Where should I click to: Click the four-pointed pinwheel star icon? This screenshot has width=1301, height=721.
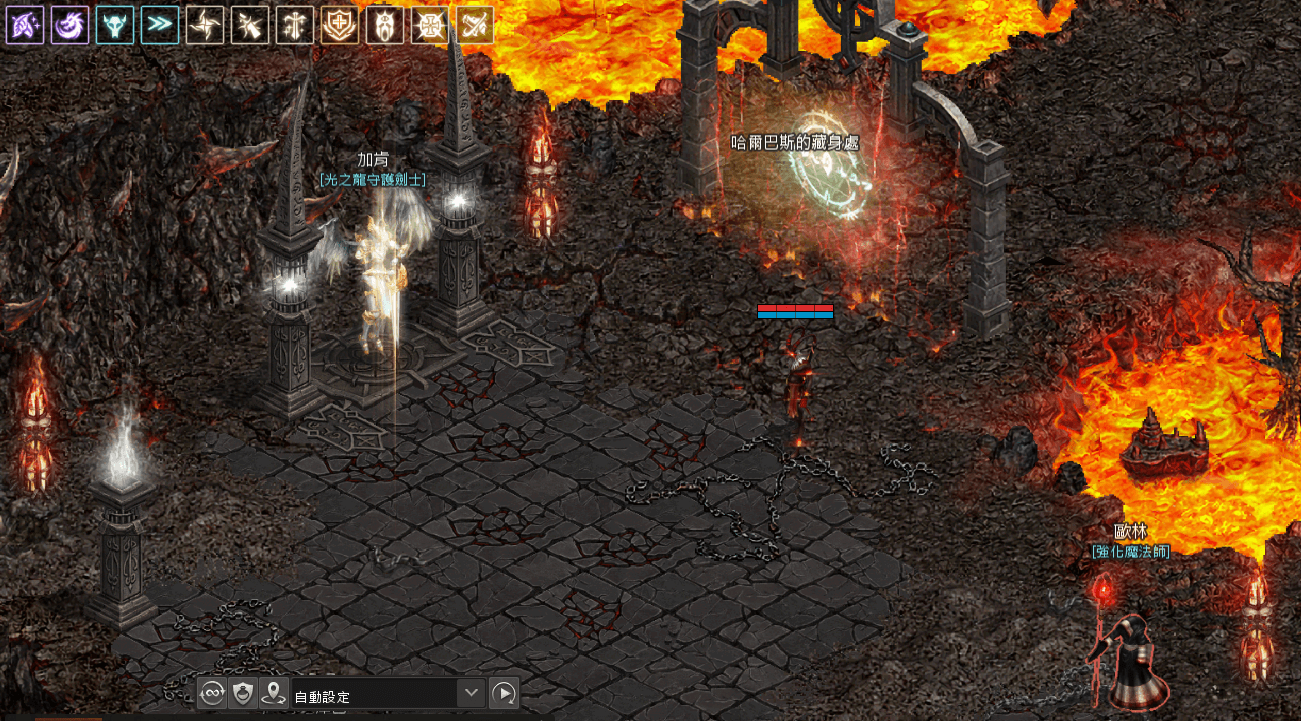[205, 25]
